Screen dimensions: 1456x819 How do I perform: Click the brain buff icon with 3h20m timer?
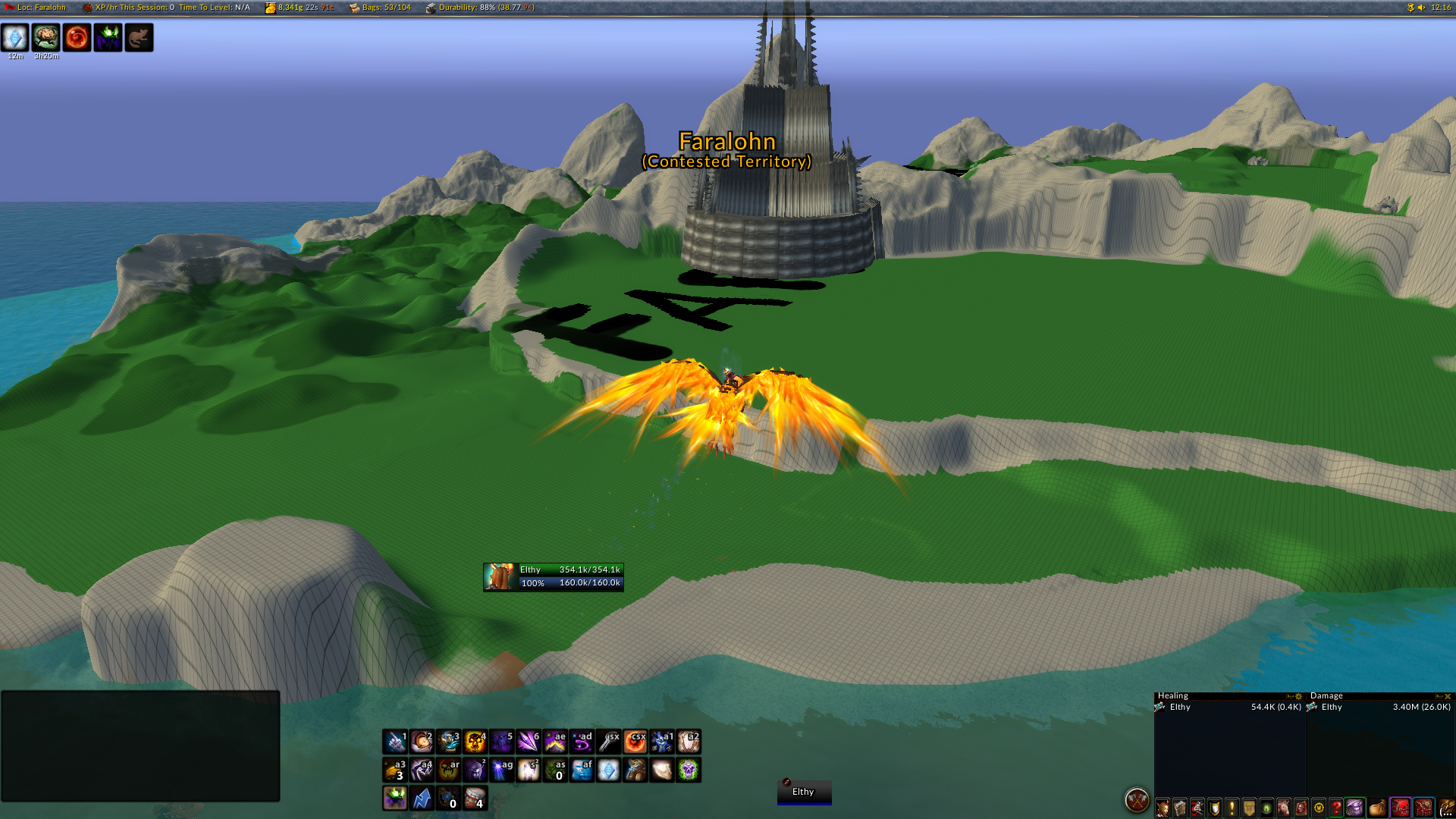coord(46,37)
